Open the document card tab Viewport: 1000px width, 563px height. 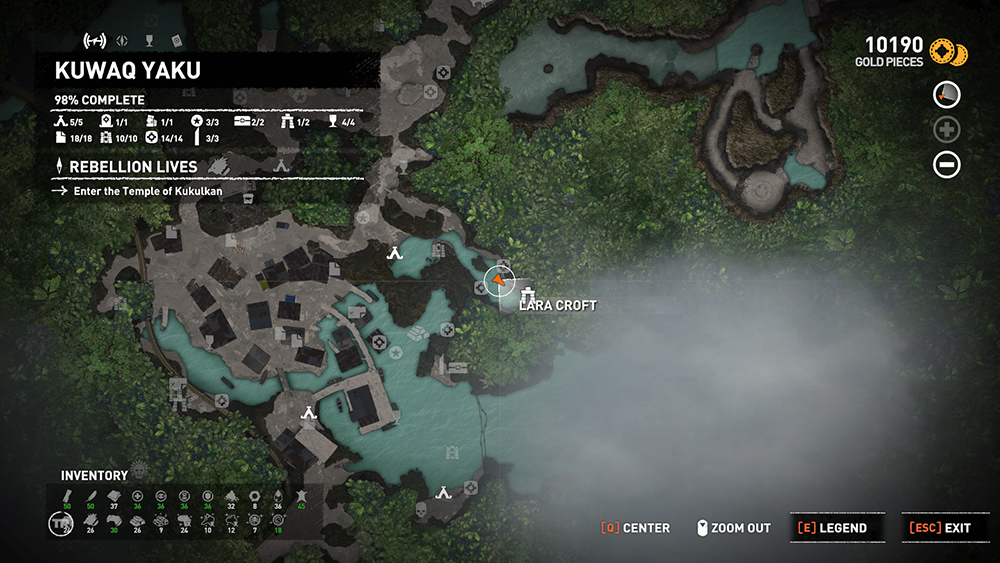click(176, 41)
